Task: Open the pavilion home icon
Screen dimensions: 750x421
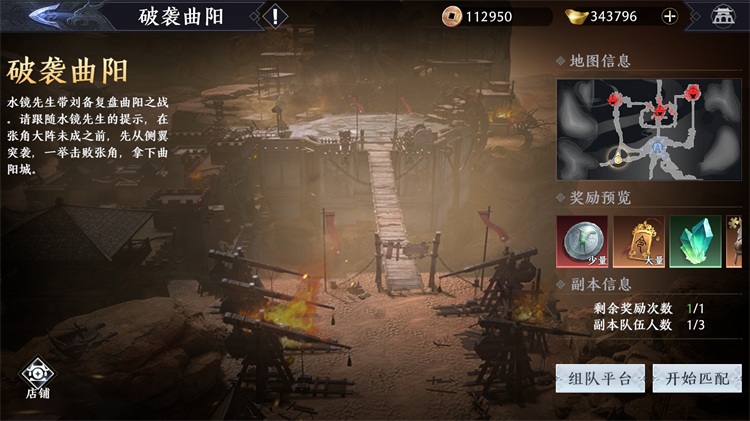Action: [x=722, y=16]
